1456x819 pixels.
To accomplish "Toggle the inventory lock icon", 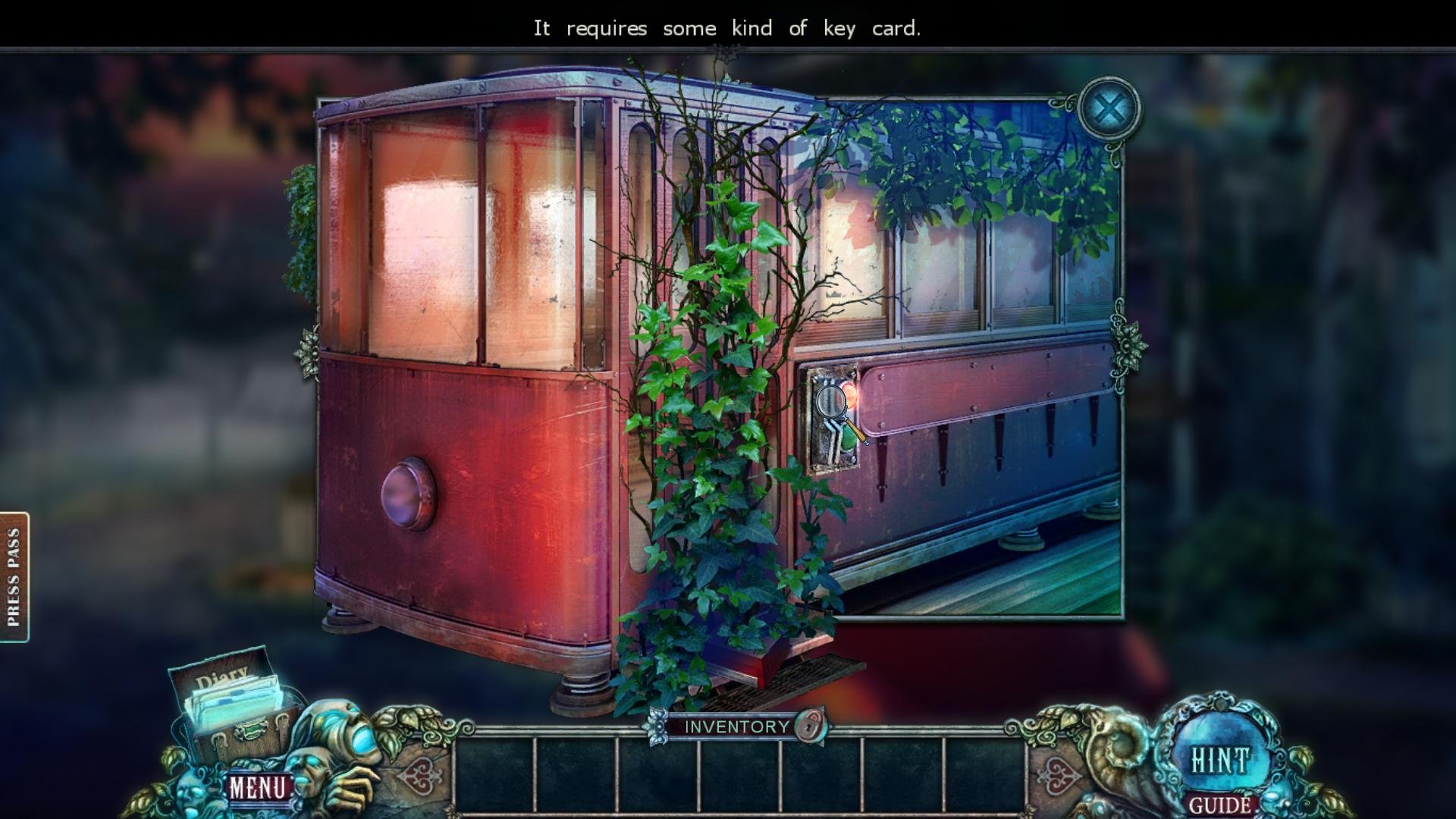I will [809, 726].
